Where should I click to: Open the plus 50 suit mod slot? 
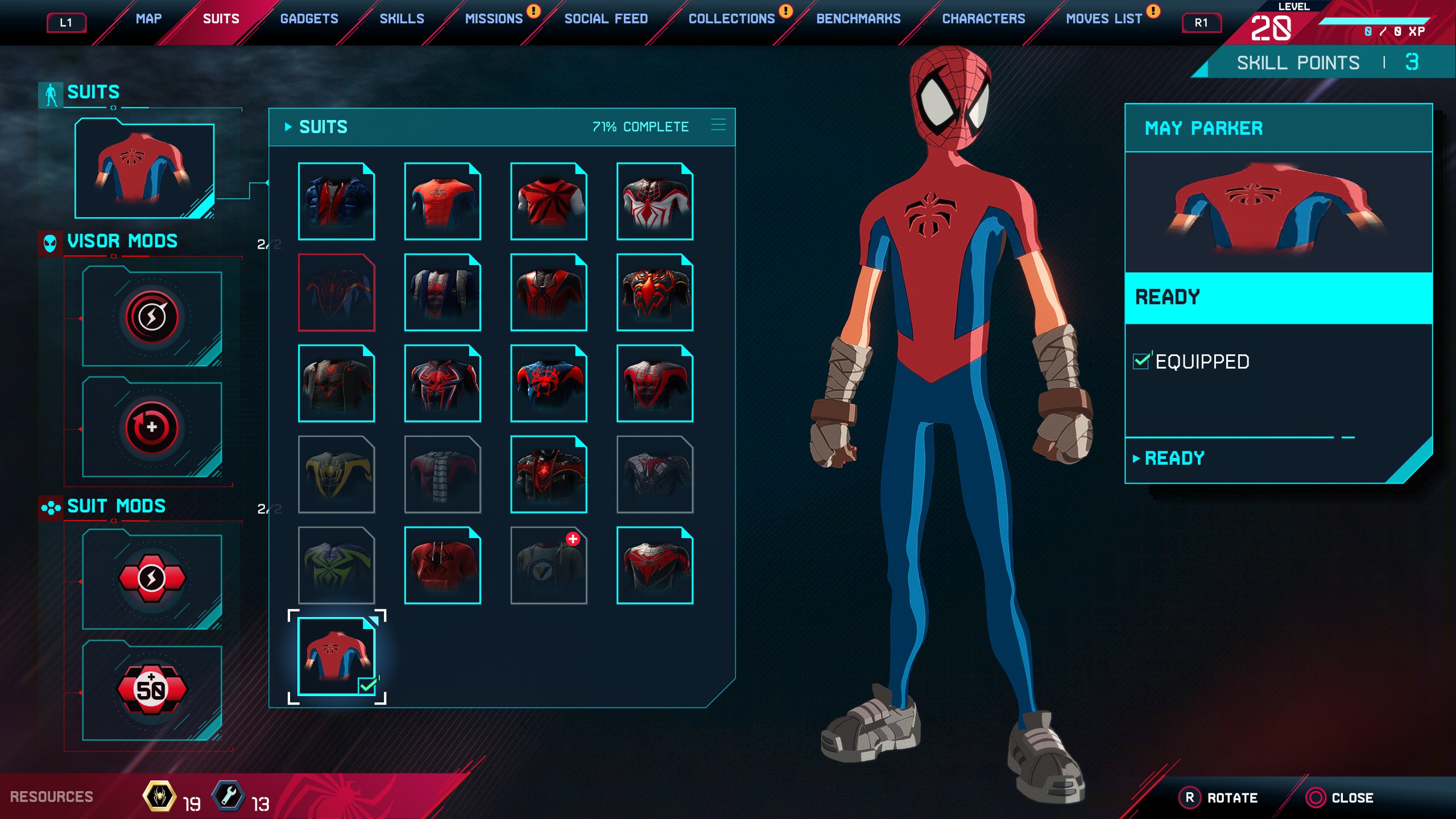152,690
